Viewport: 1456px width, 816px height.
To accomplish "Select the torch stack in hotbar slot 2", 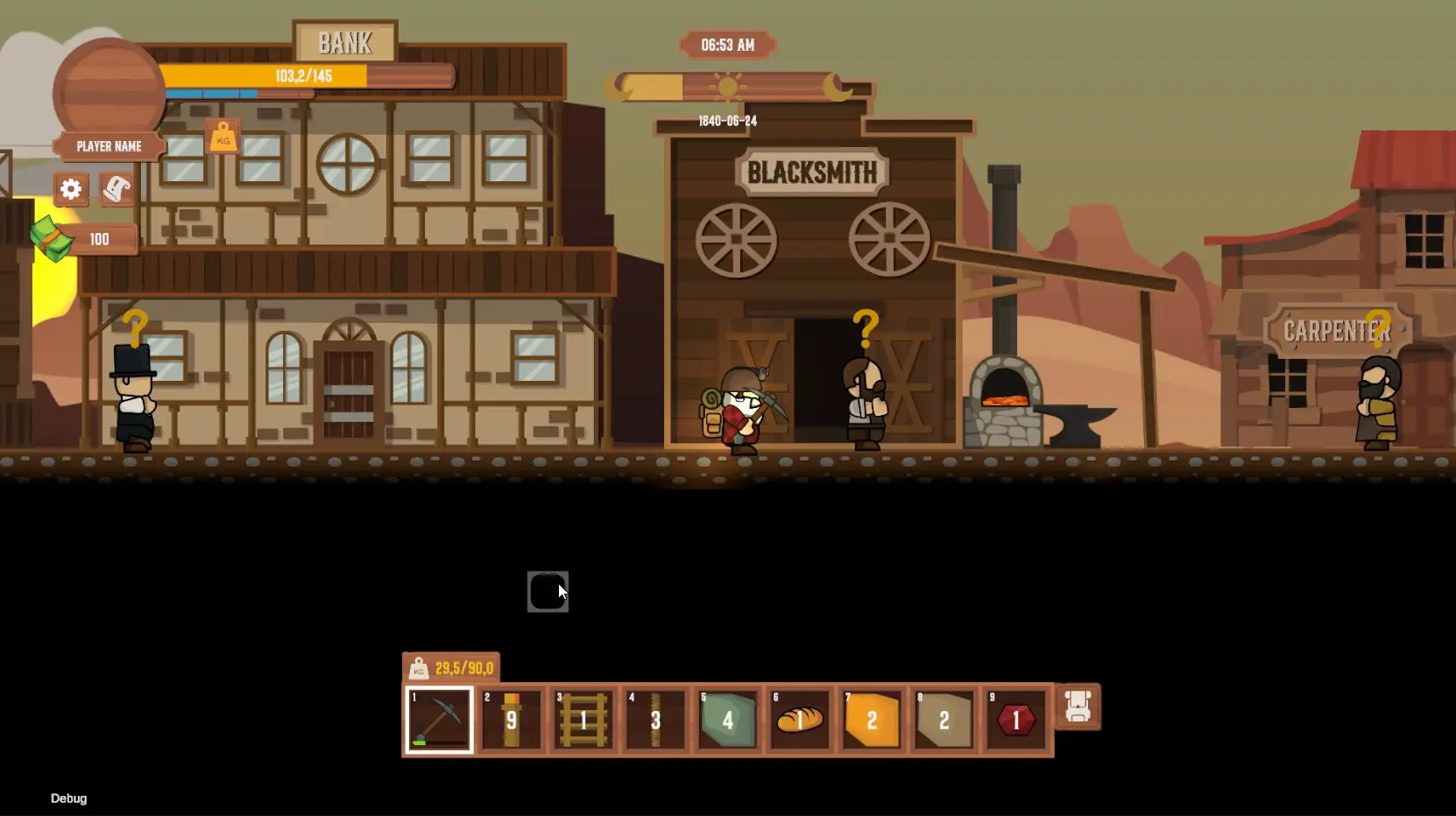I will click(x=511, y=720).
